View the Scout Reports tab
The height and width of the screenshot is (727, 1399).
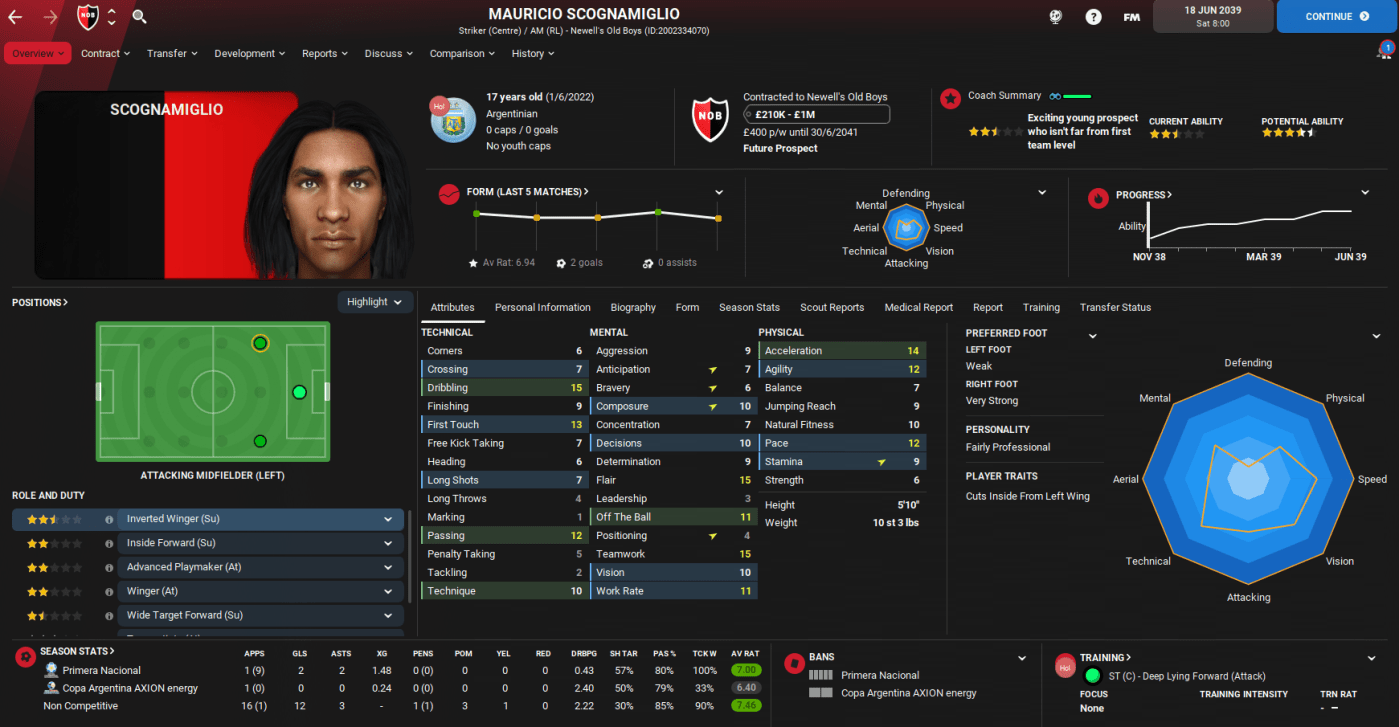point(832,307)
